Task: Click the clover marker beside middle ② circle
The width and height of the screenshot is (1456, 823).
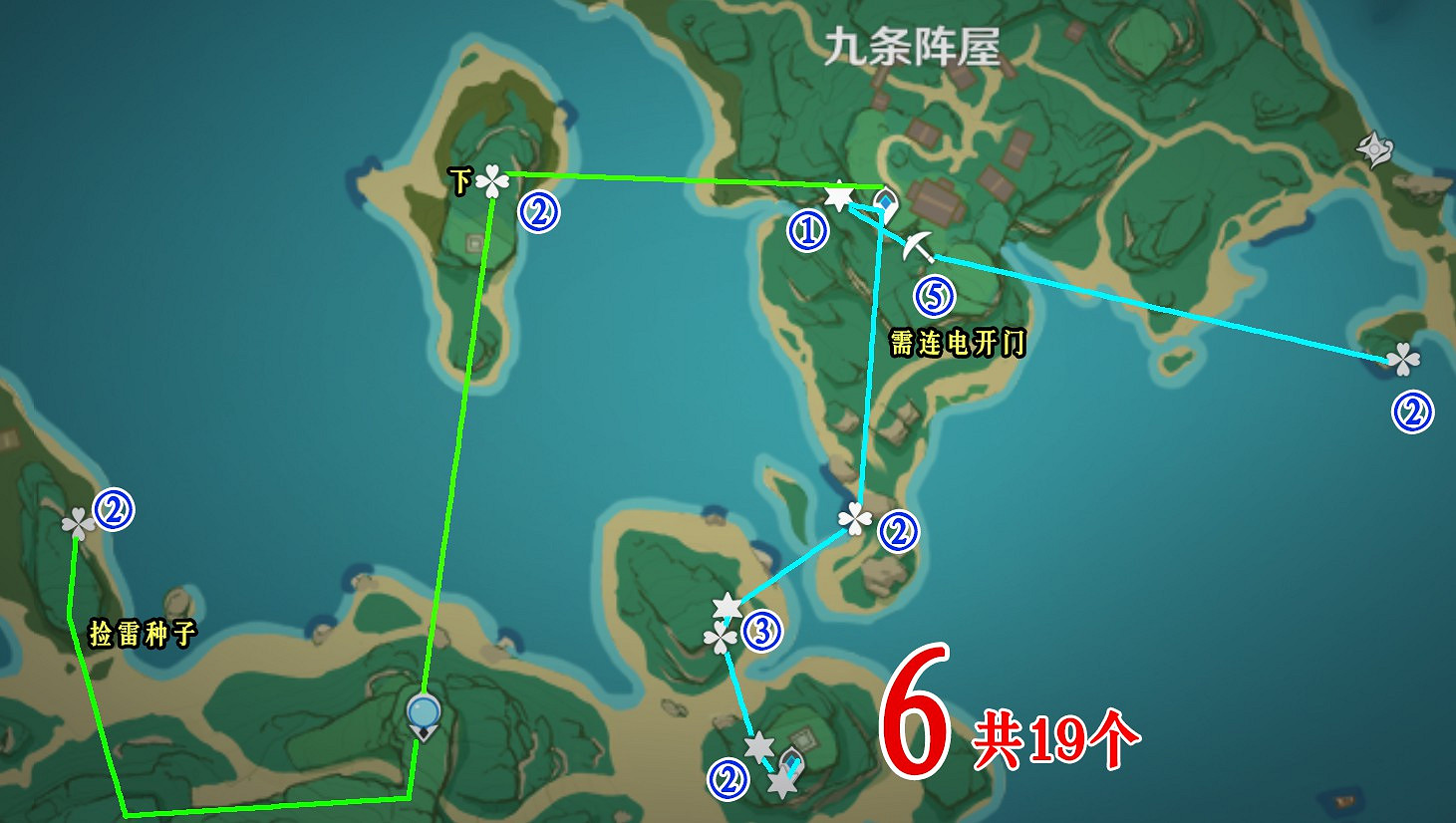Action: [854, 521]
